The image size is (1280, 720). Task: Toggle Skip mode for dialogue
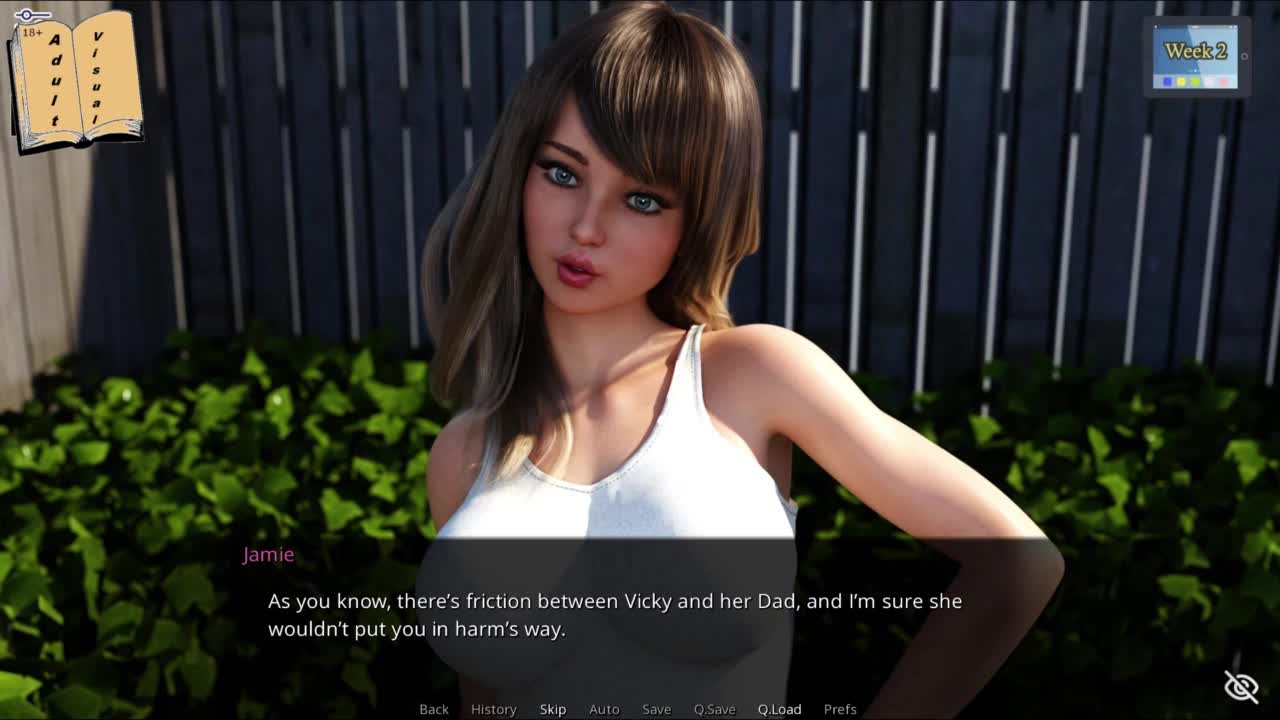tap(553, 709)
